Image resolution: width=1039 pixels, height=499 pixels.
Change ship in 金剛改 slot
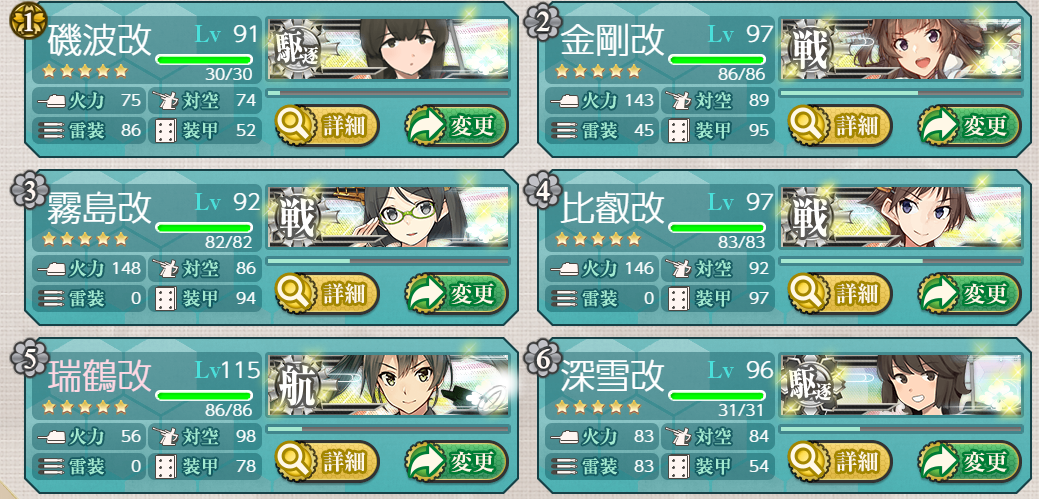pyautogui.click(x=969, y=126)
